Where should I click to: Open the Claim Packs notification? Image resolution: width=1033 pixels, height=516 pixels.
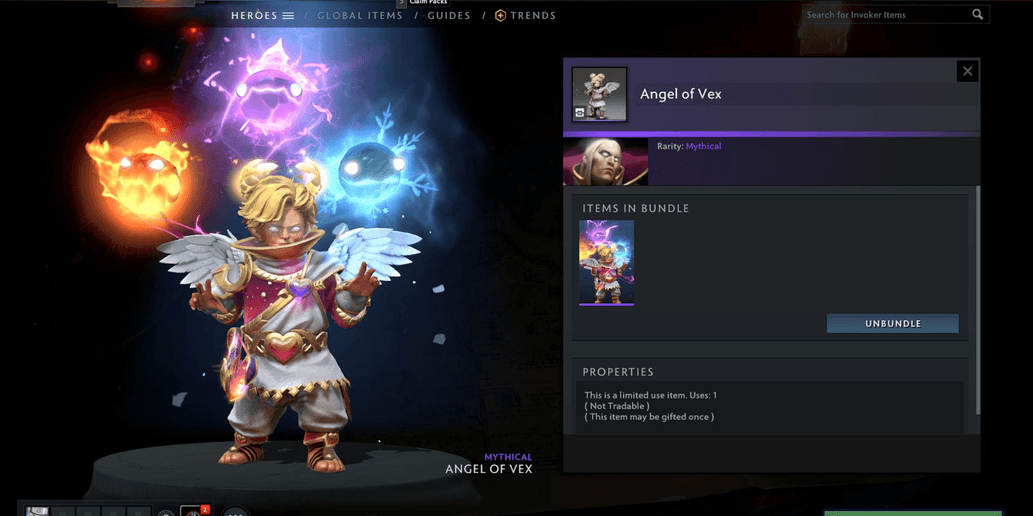click(x=427, y=3)
